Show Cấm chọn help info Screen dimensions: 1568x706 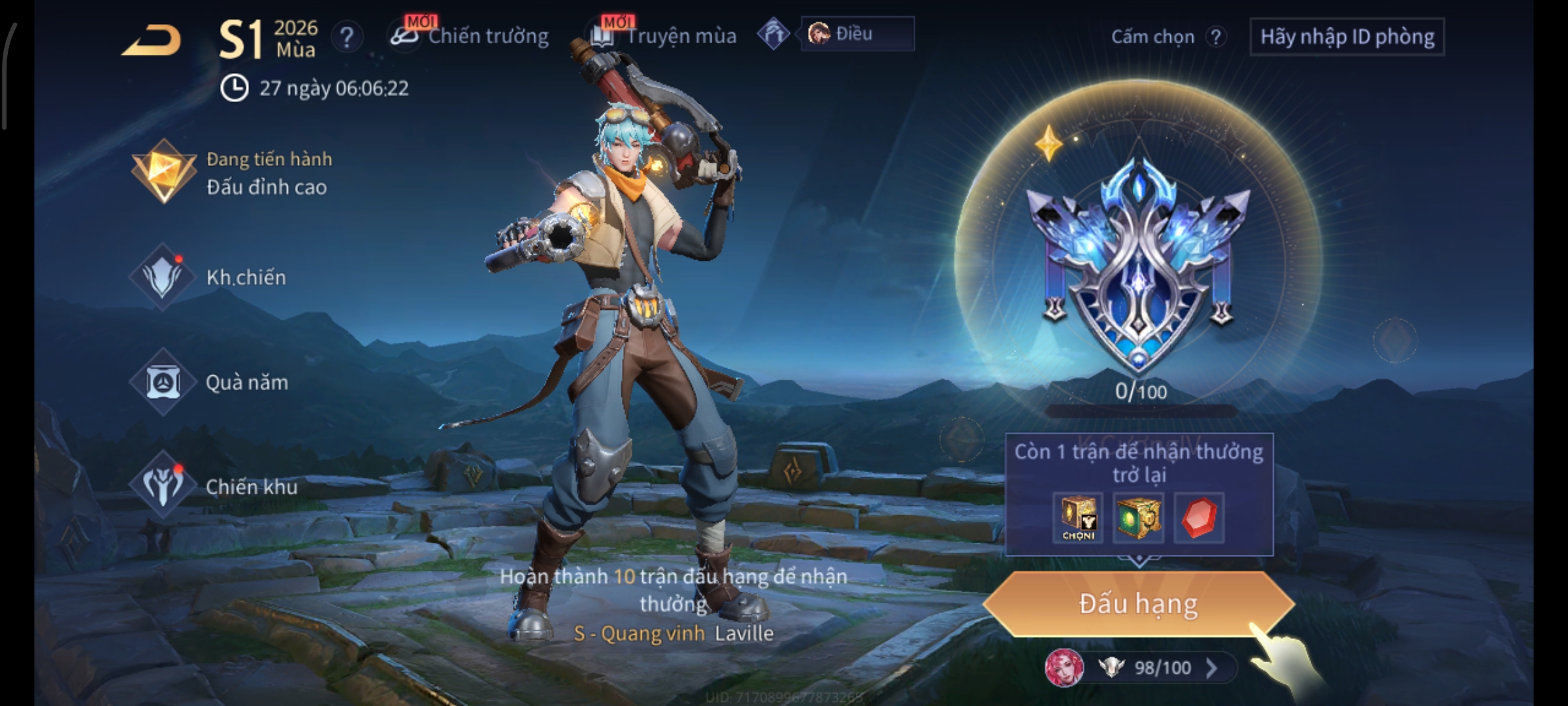pyautogui.click(x=1215, y=37)
